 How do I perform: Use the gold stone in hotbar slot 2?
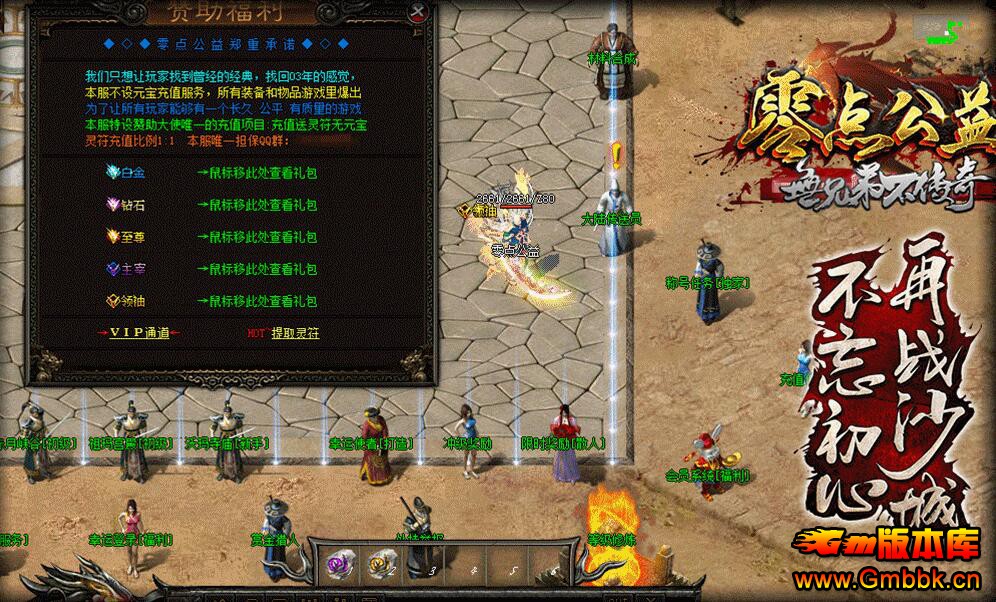click(x=381, y=564)
